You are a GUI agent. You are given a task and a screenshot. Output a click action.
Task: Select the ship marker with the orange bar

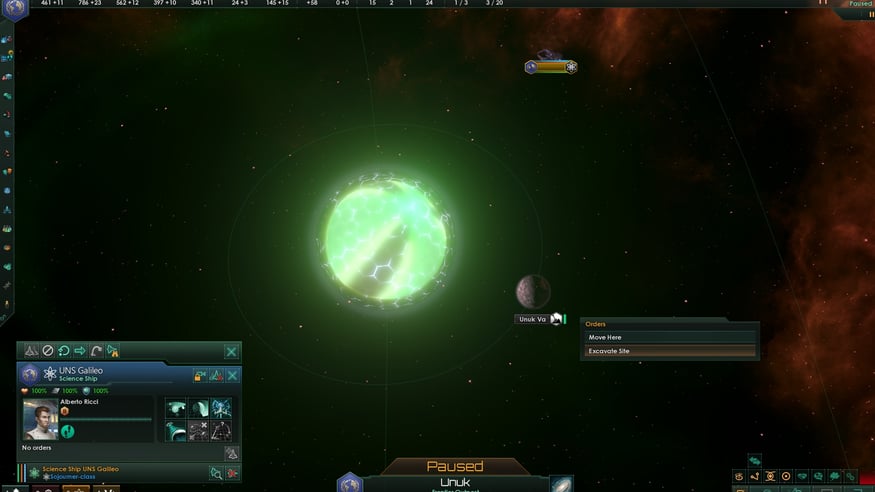551,67
